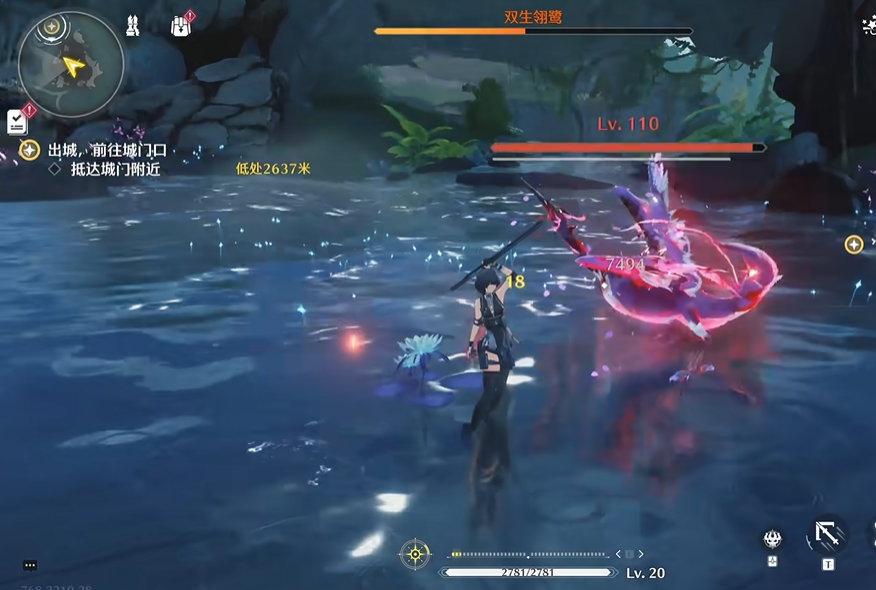Click the gold quest waypoint marker
The height and width of the screenshot is (590, 876).
853,244
